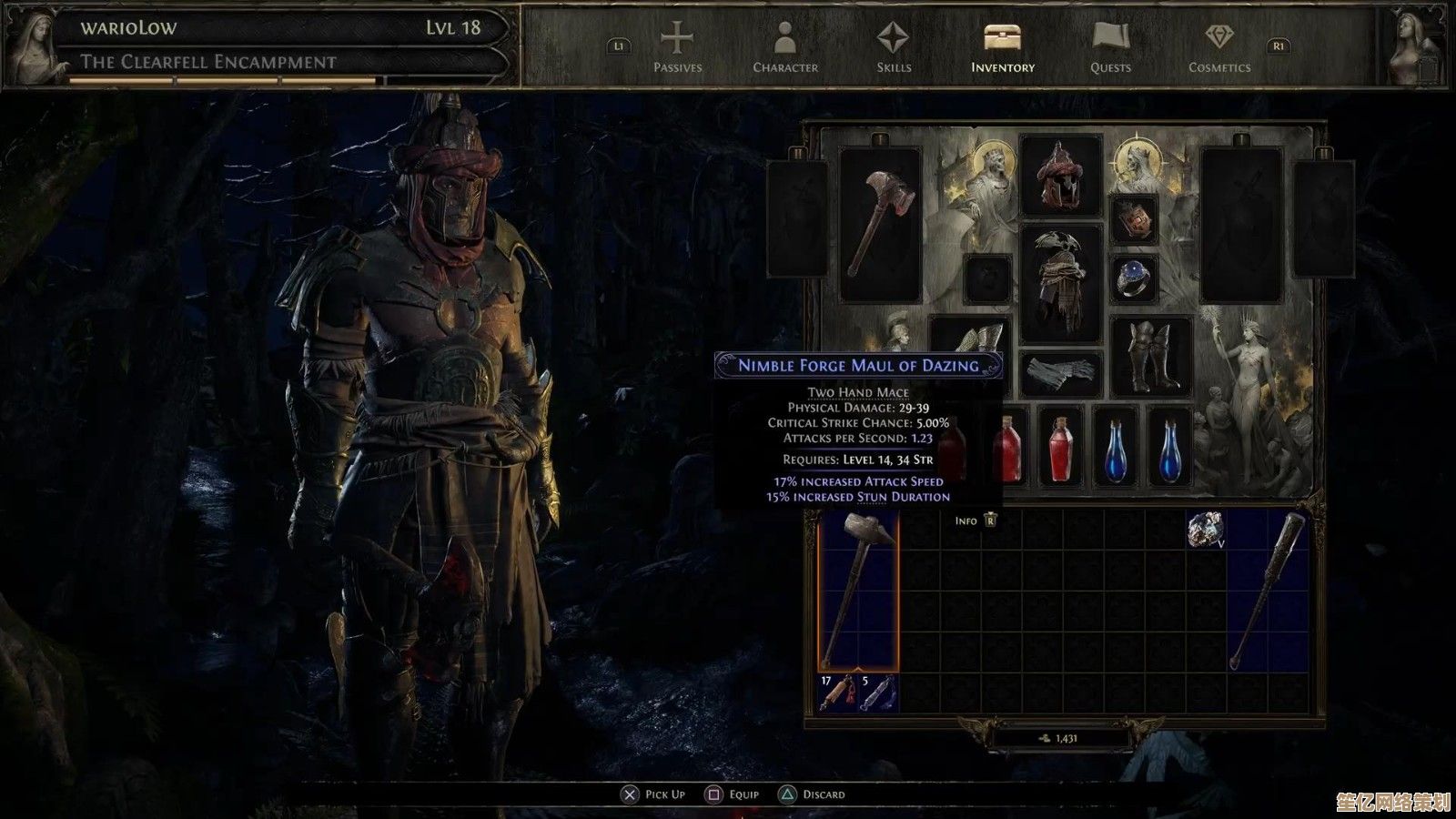The height and width of the screenshot is (819, 1456).
Task: Show the Quests tab
Action: click(1110, 48)
